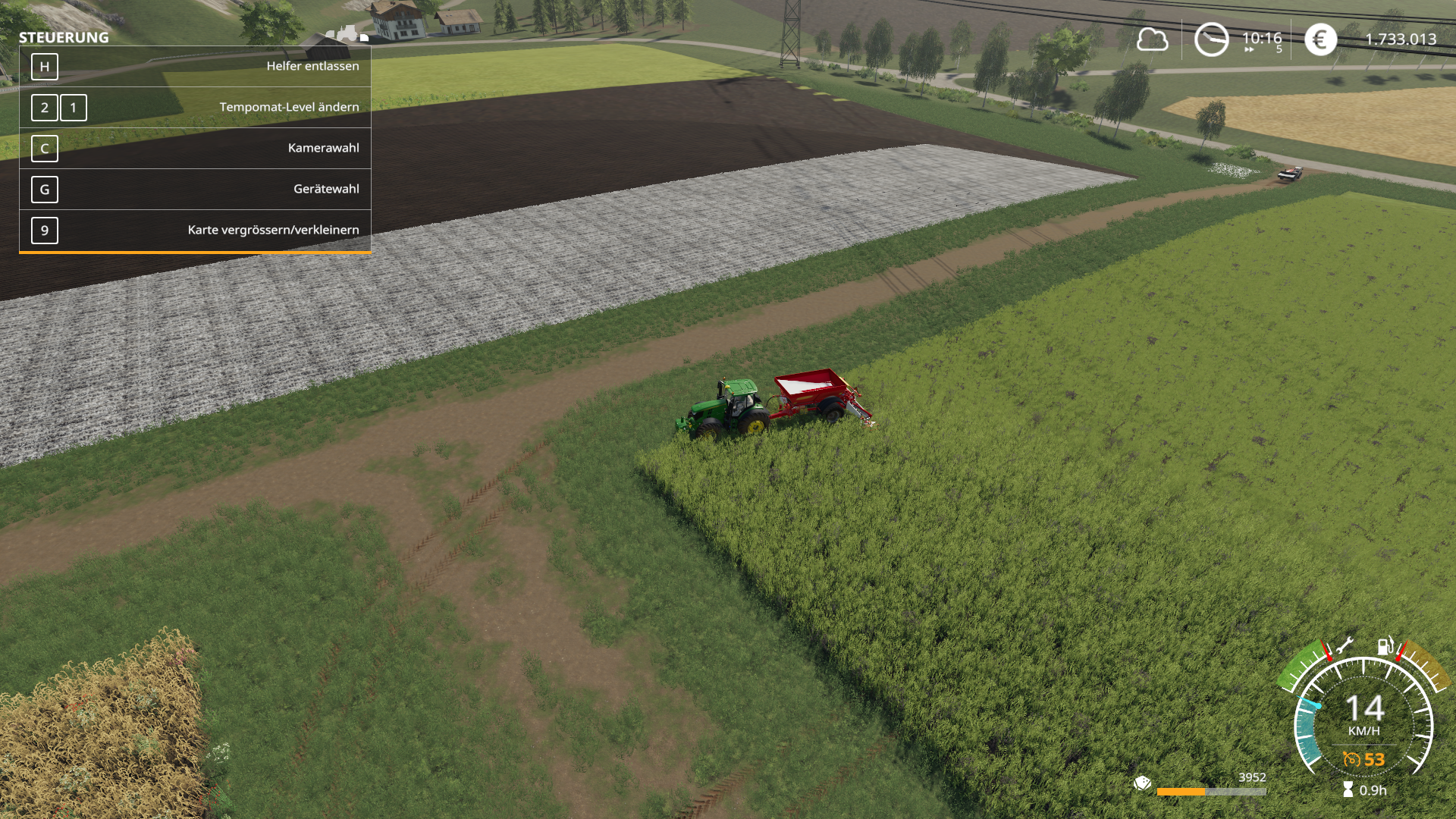Select the clock icon beside the time
The height and width of the screenshot is (819, 1456).
tap(1211, 39)
